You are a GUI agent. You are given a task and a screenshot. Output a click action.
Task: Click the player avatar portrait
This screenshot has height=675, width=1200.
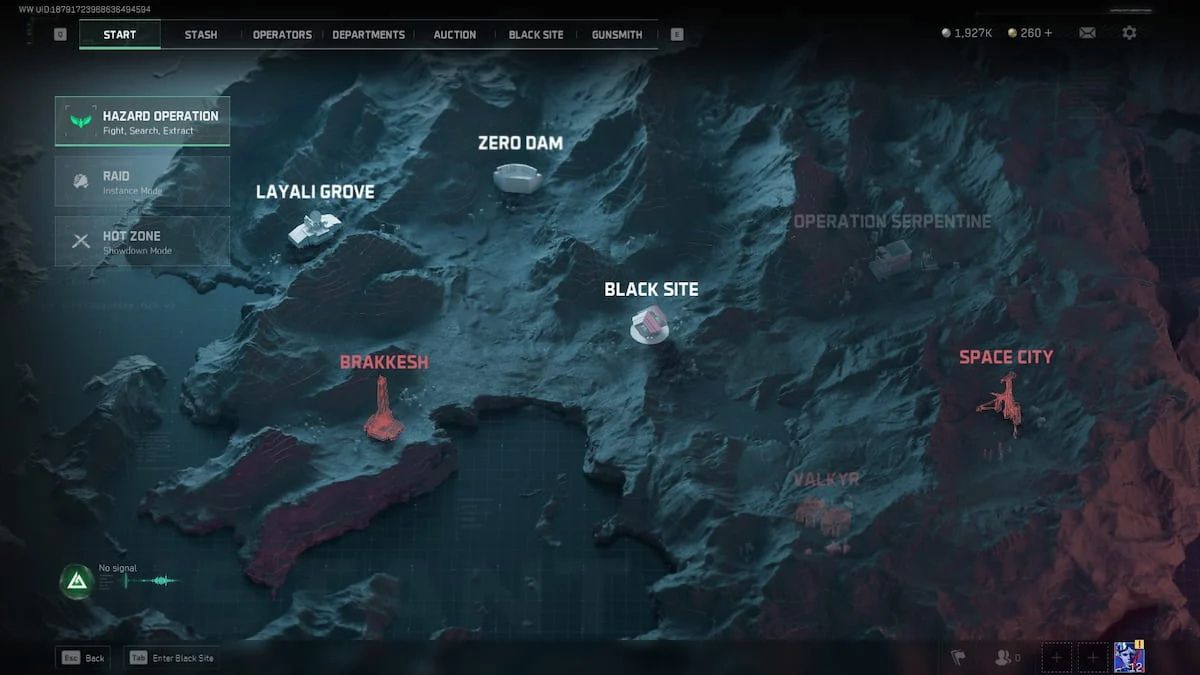(x=1129, y=657)
